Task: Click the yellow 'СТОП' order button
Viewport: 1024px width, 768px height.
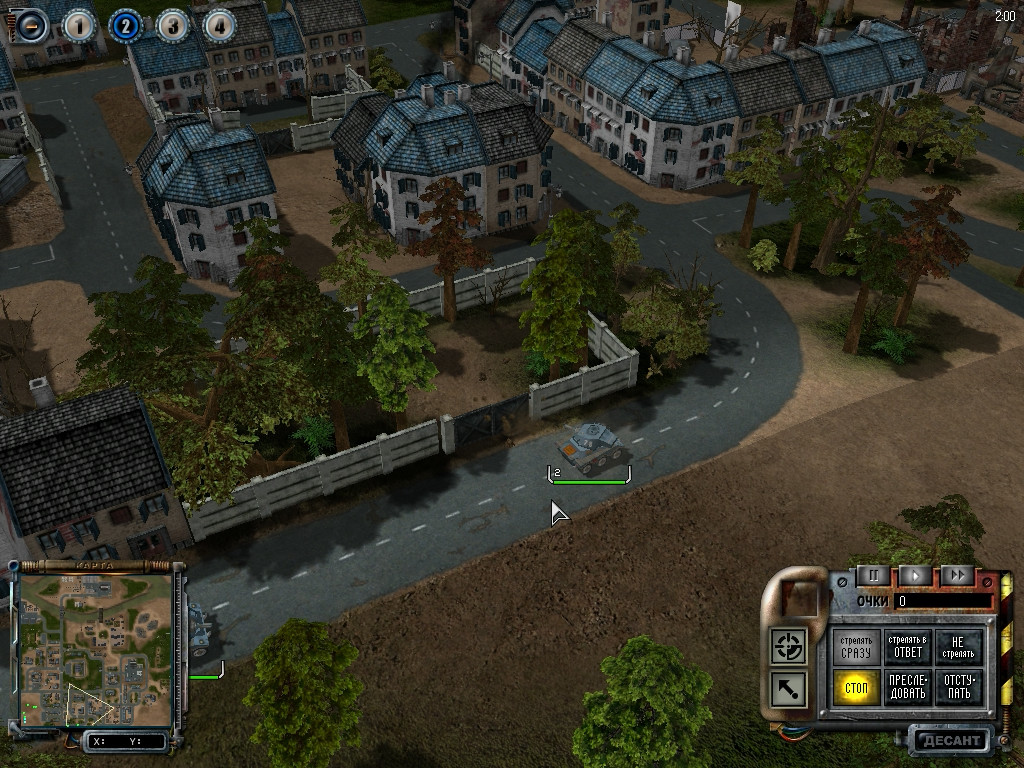Action: tap(856, 688)
